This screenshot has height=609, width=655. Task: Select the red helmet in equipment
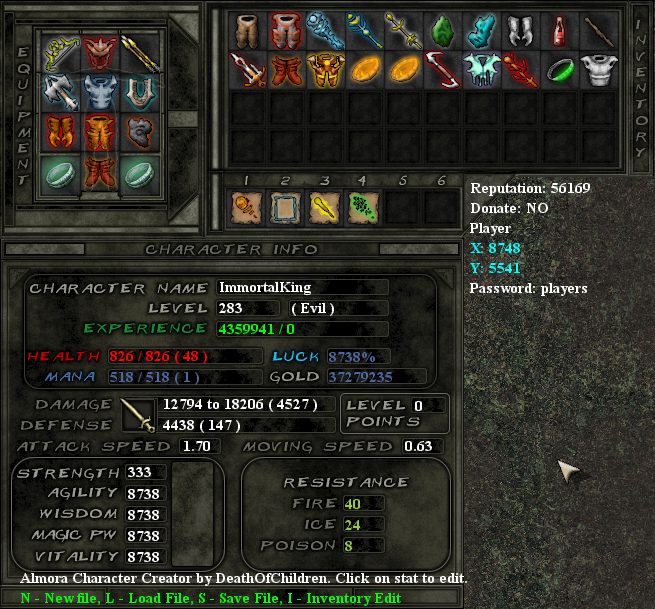99,52
